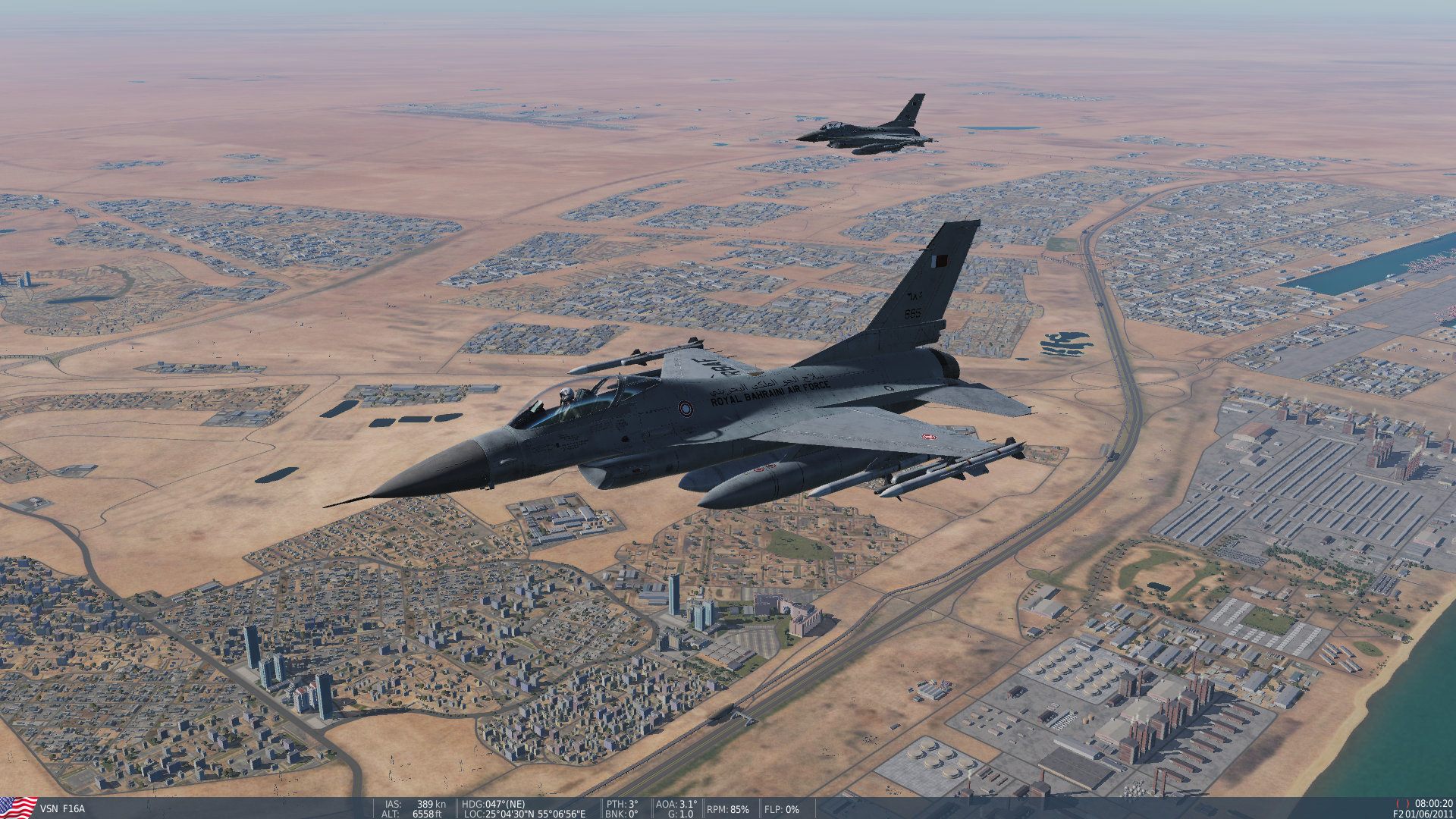Click the IAS airspeed readout showing 389 kn
This screenshot has height=819, width=1456.
(x=416, y=804)
